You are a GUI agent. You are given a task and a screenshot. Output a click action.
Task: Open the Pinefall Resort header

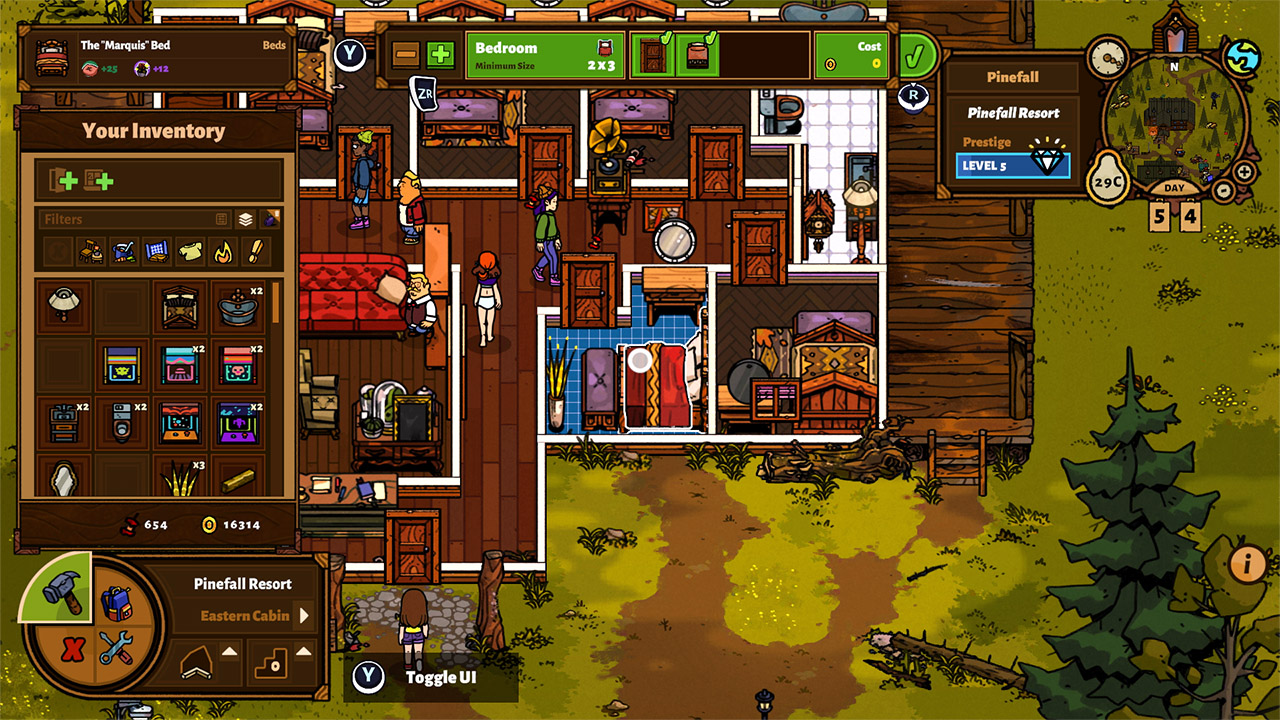pyautogui.click(x=1012, y=76)
